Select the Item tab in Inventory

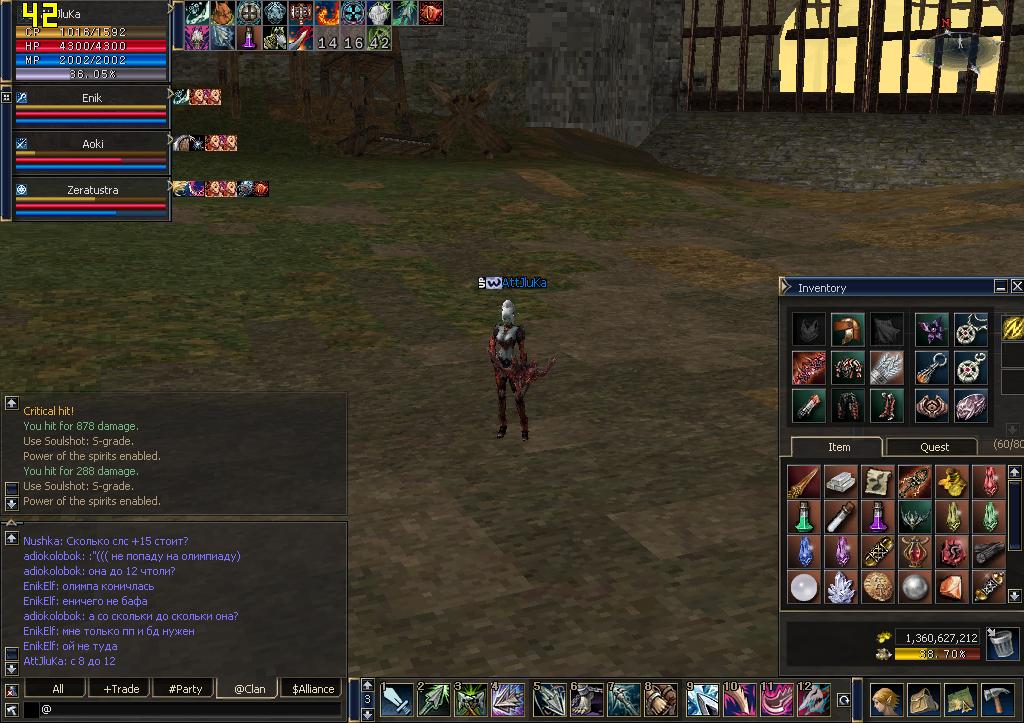click(838, 447)
